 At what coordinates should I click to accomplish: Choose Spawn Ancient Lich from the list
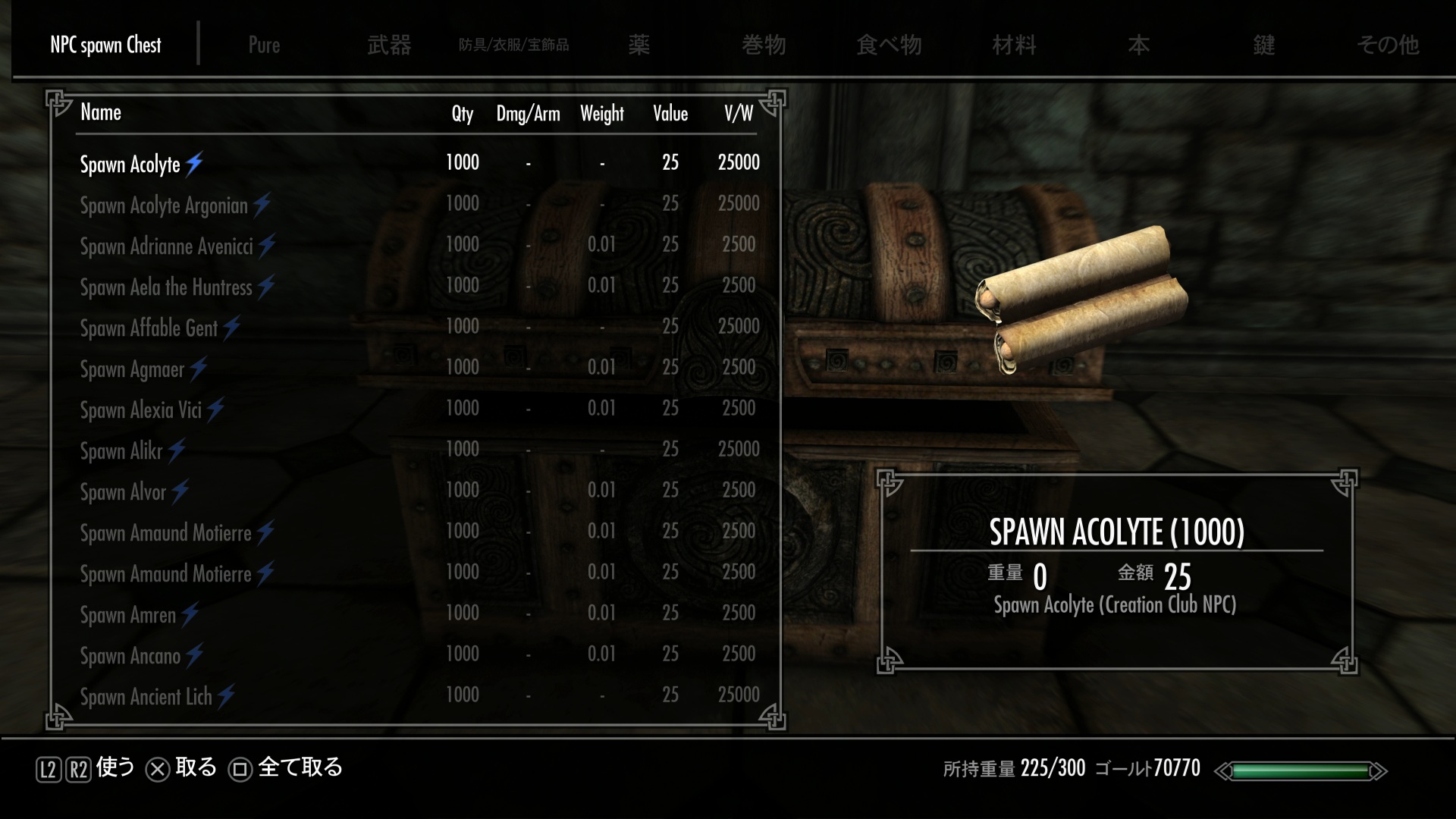[x=146, y=696]
